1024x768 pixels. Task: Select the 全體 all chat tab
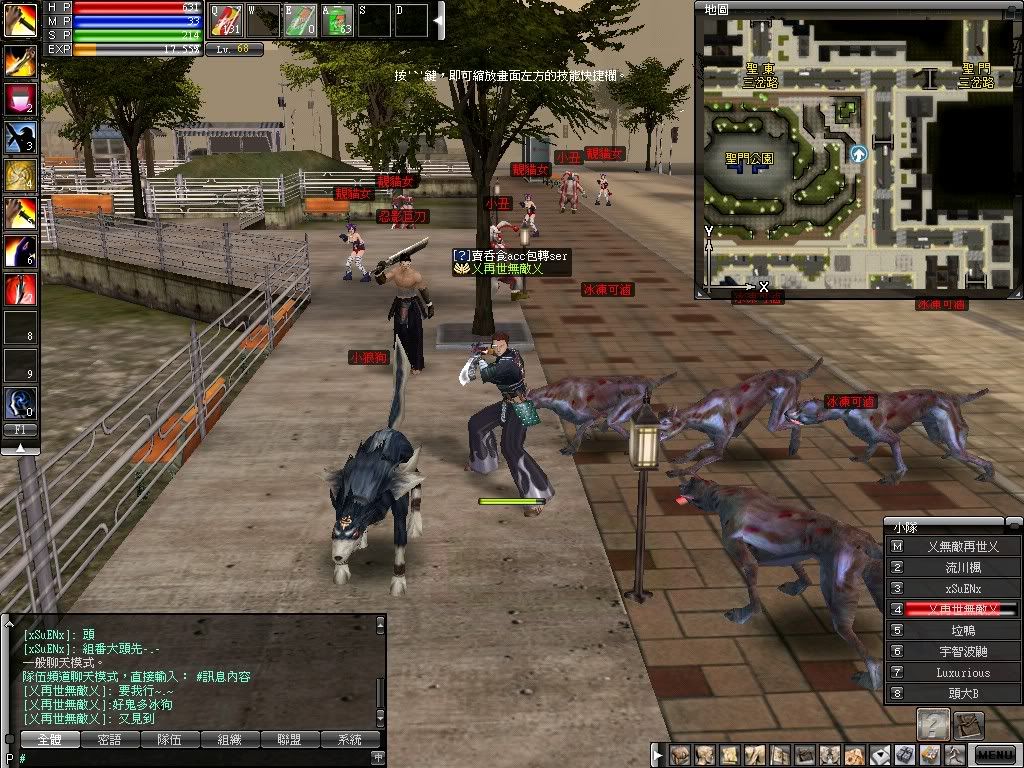49,740
